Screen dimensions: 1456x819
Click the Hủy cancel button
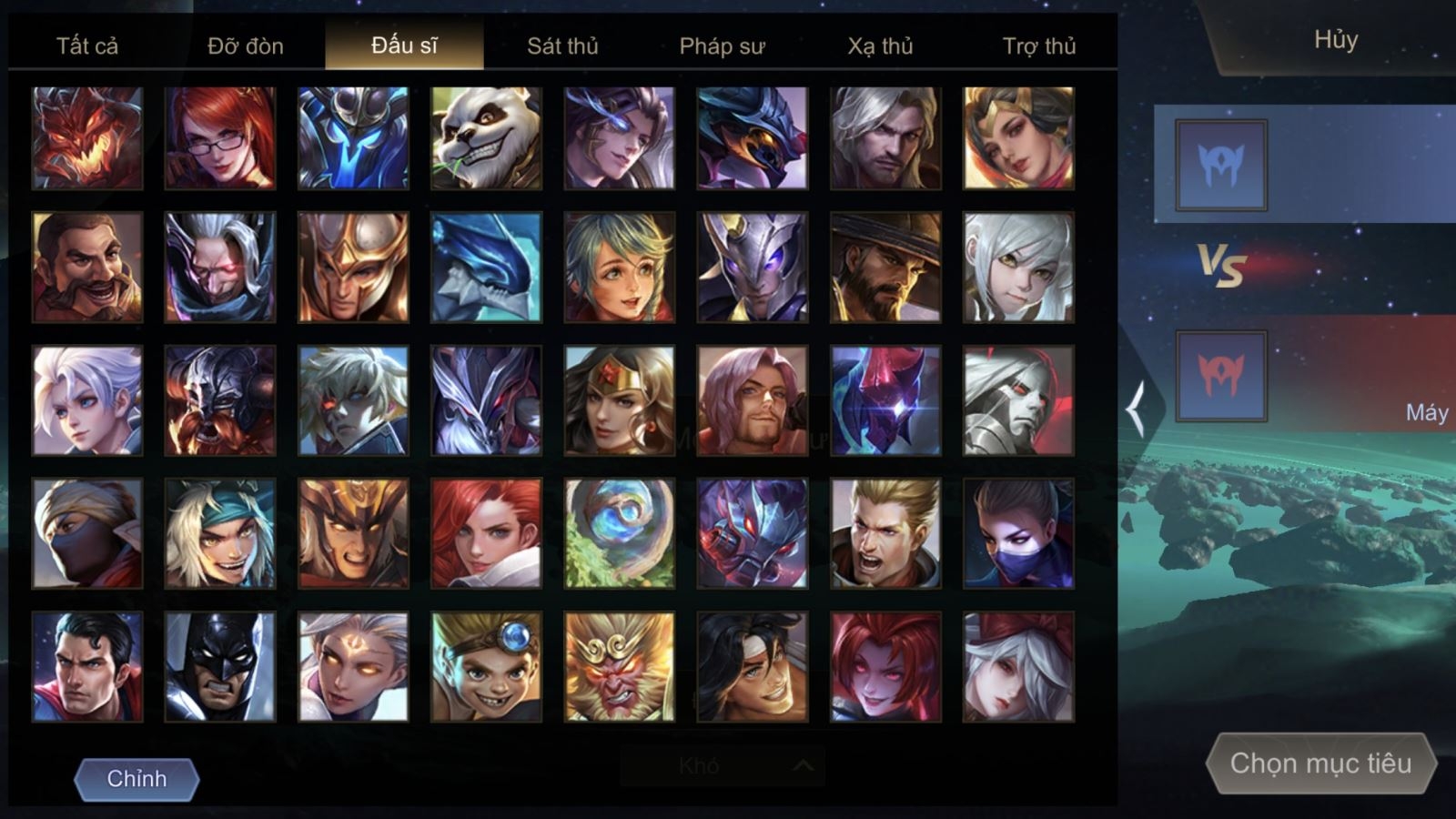(x=1335, y=40)
